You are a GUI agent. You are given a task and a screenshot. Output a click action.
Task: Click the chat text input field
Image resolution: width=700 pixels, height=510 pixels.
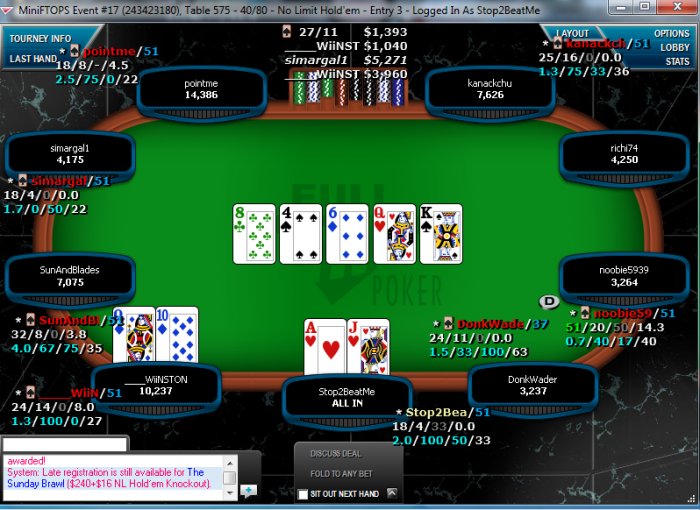tap(65, 443)
